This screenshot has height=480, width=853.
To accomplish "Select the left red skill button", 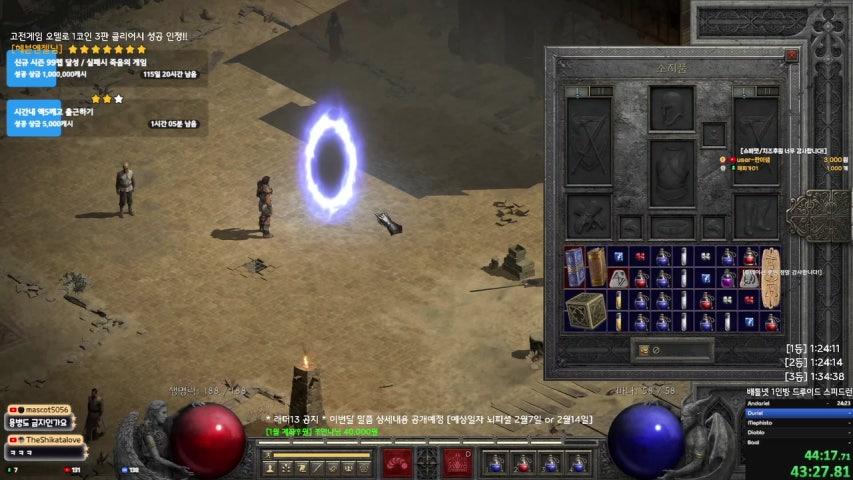I will [396, 462].
